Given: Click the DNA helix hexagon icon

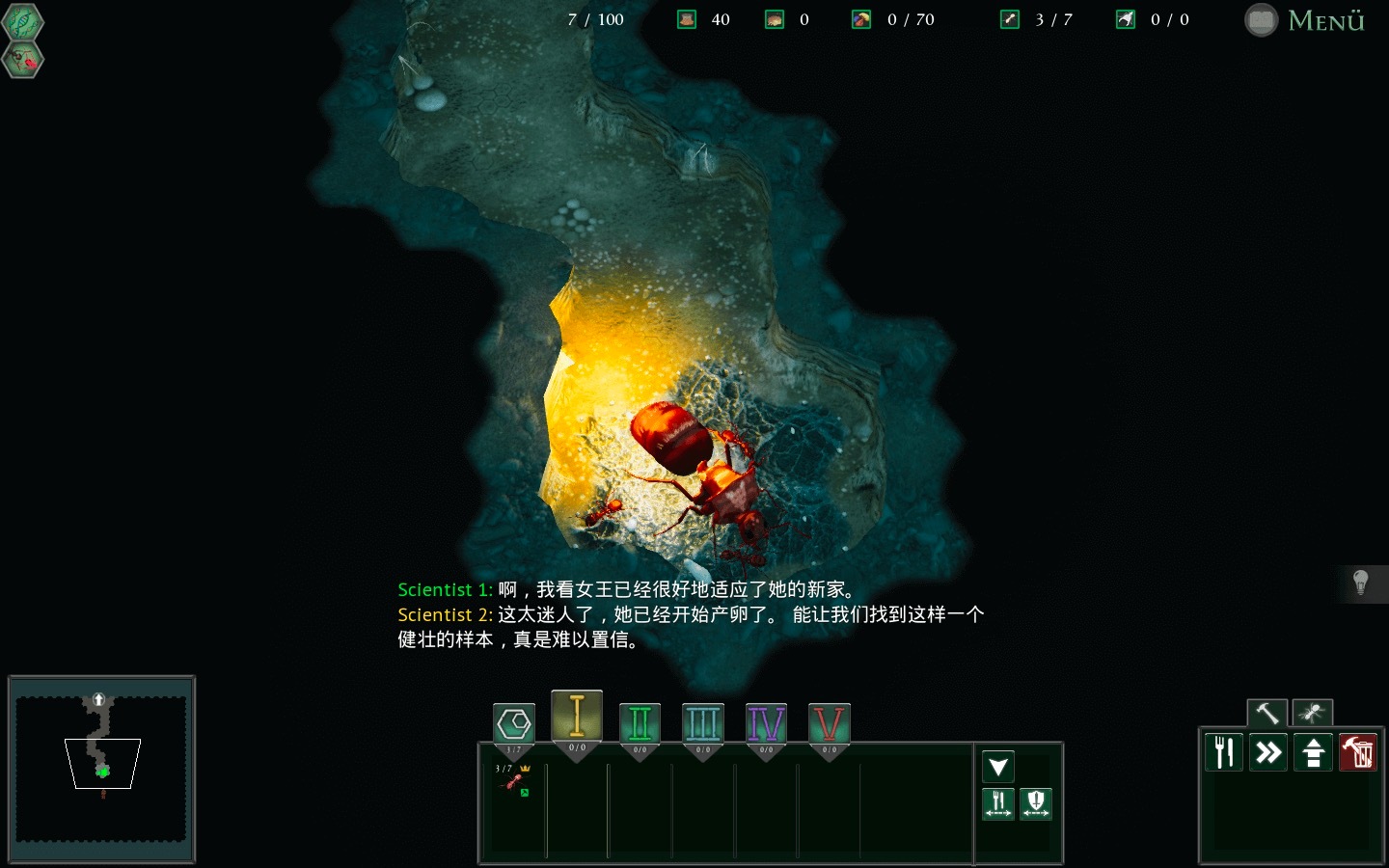Looking at the screenshot, I should (x=22, y=22).
